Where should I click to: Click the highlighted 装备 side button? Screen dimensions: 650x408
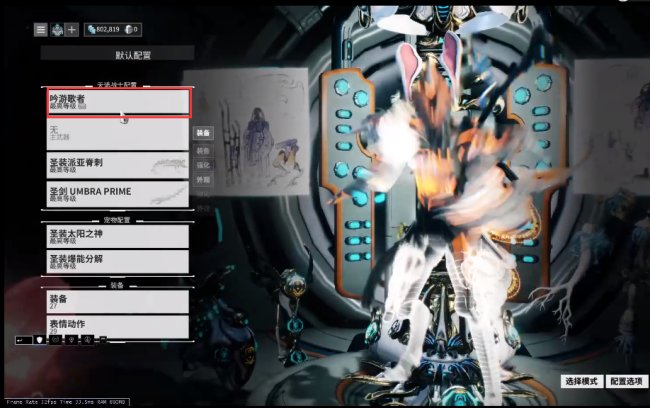[203, 133]
